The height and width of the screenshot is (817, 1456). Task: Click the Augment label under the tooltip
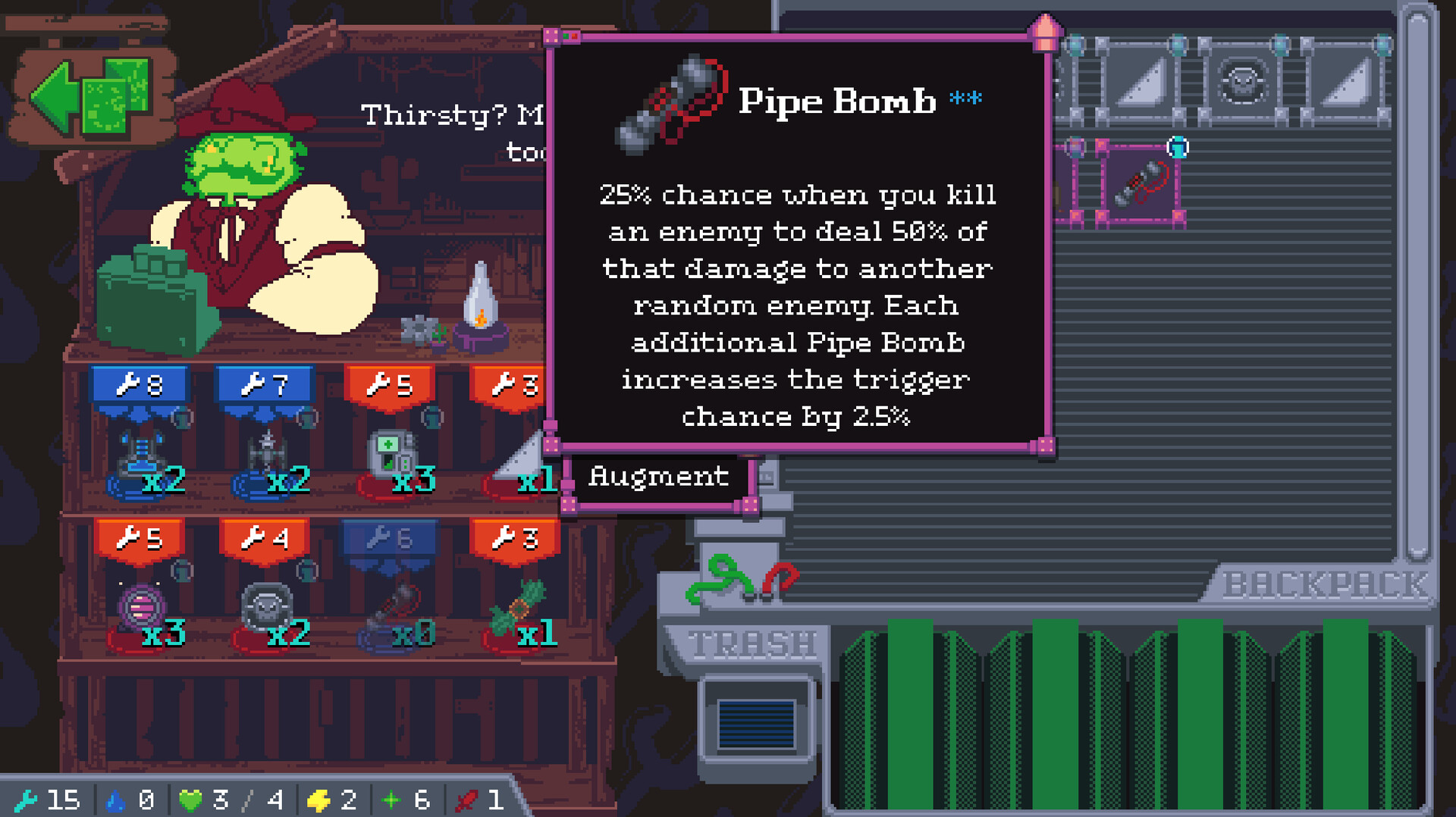tap(657, 477)
